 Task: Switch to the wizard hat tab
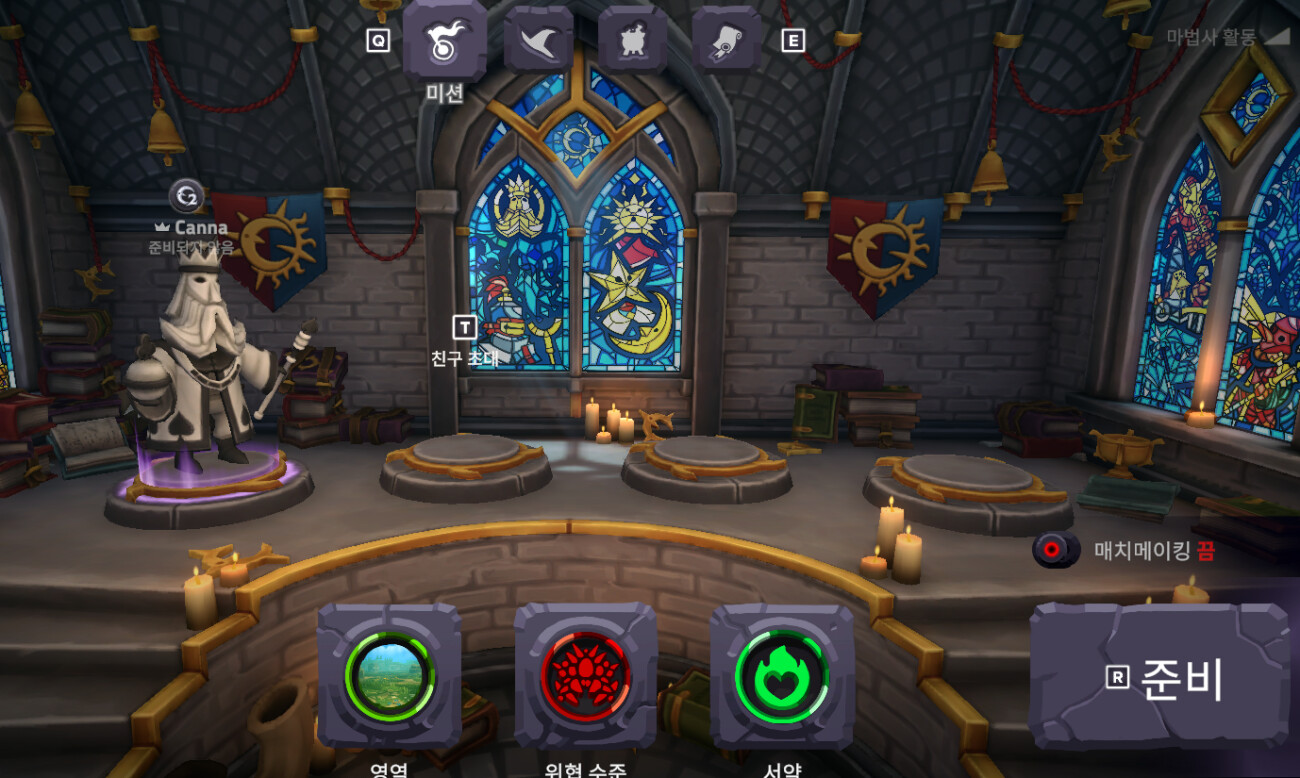(x=539, y=40)
